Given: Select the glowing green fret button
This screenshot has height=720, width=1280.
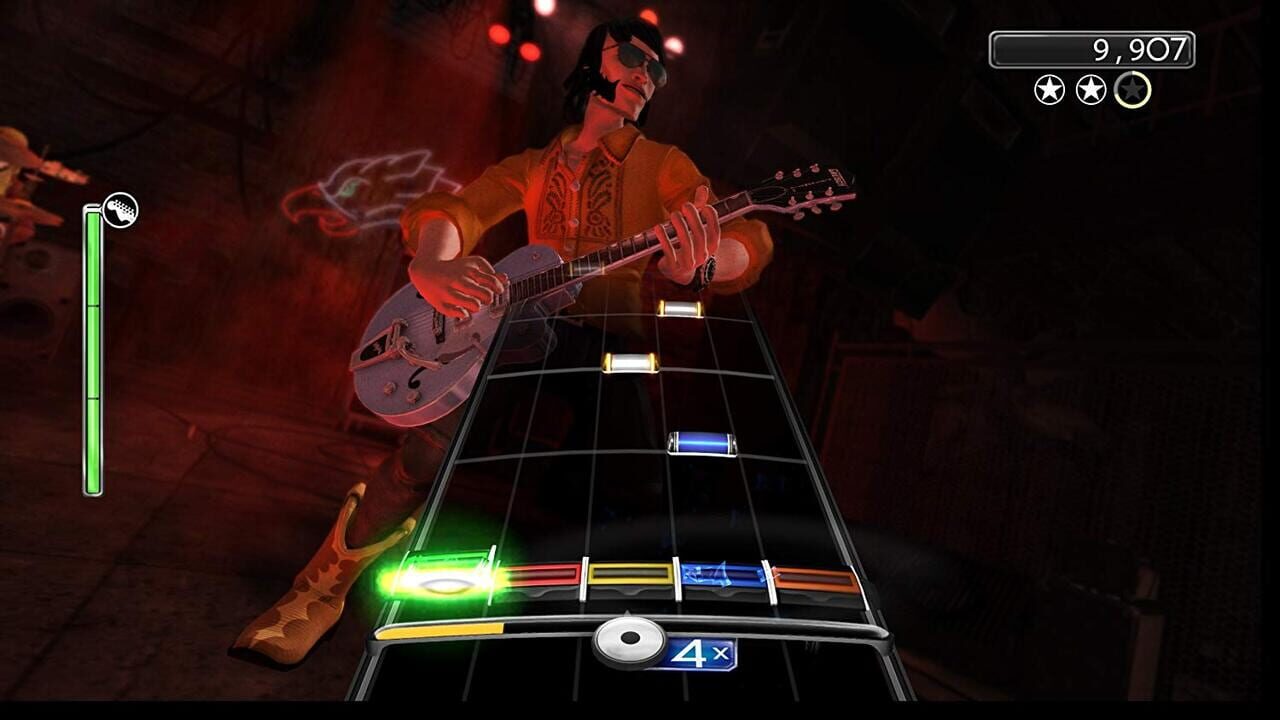Looking at the screenshot, I should click(x=445, y=577).
